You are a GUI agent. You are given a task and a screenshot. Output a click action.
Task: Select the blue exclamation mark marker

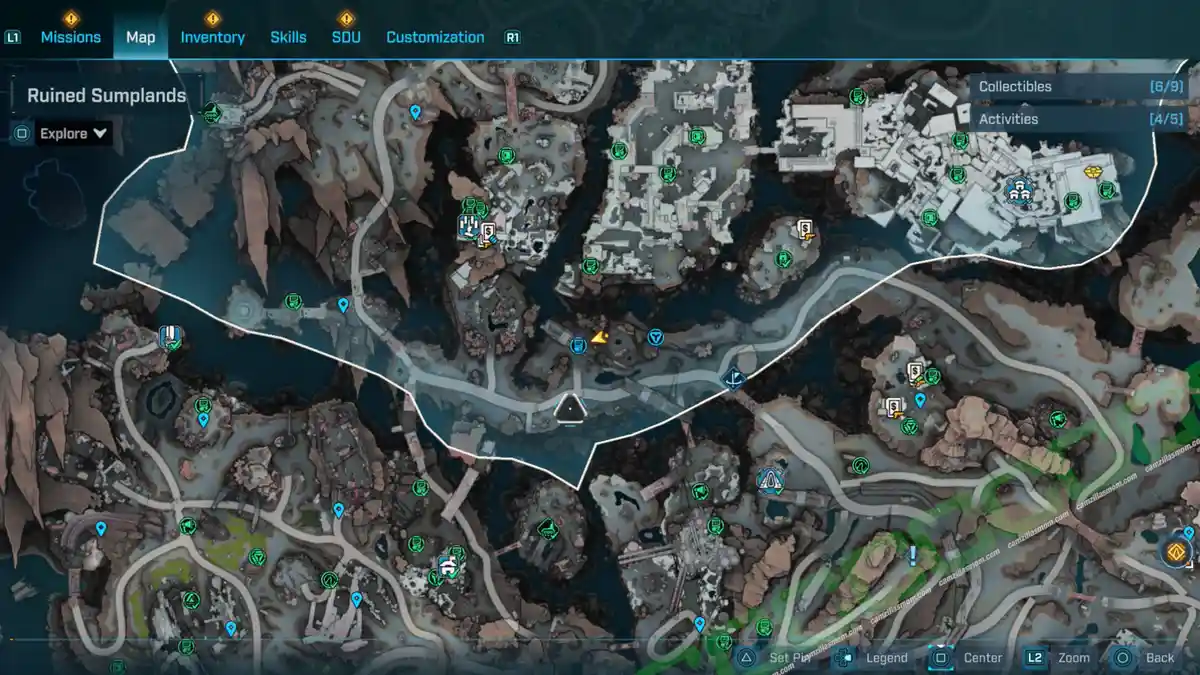tap(912, 554)
